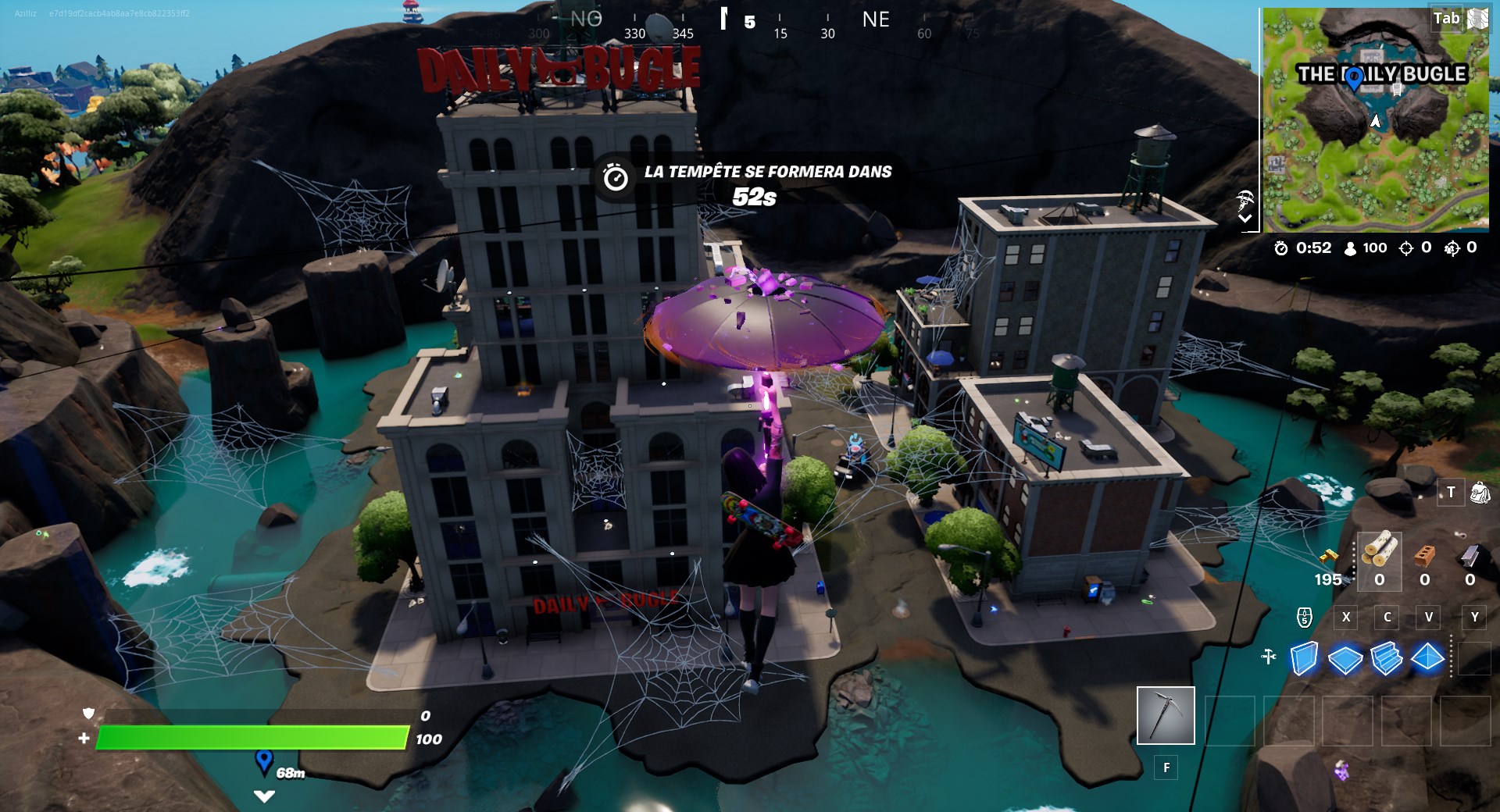
Task: Select brick as building material
Action: [x=1425, y=555]
